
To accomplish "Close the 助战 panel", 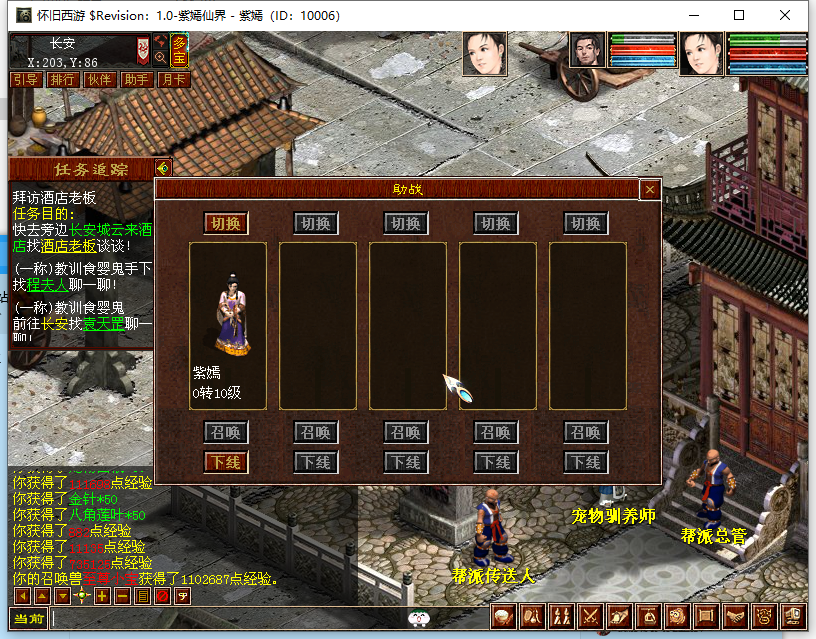I will point(650,189).
